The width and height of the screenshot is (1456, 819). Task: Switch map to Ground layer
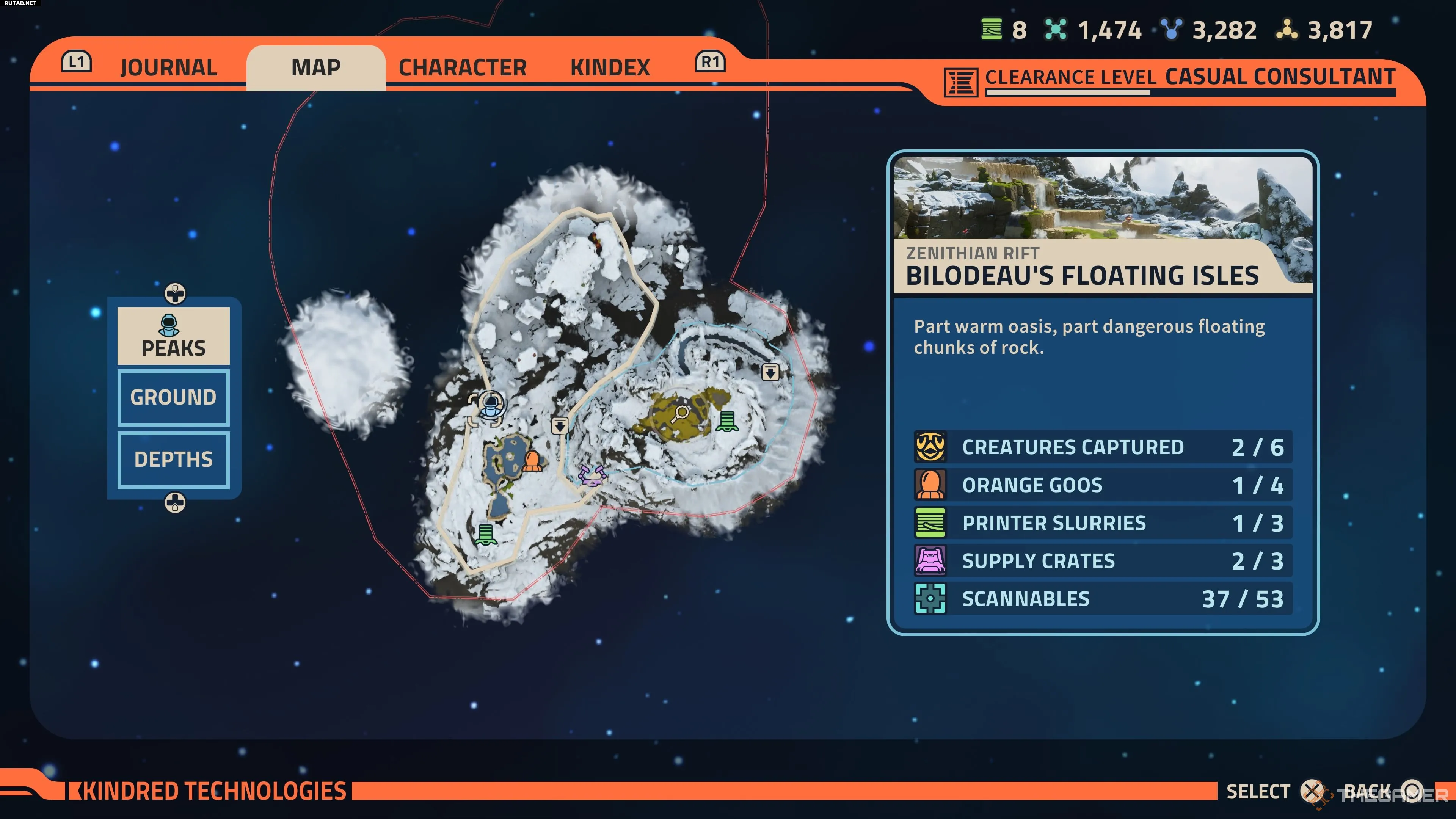click(174, 397)
